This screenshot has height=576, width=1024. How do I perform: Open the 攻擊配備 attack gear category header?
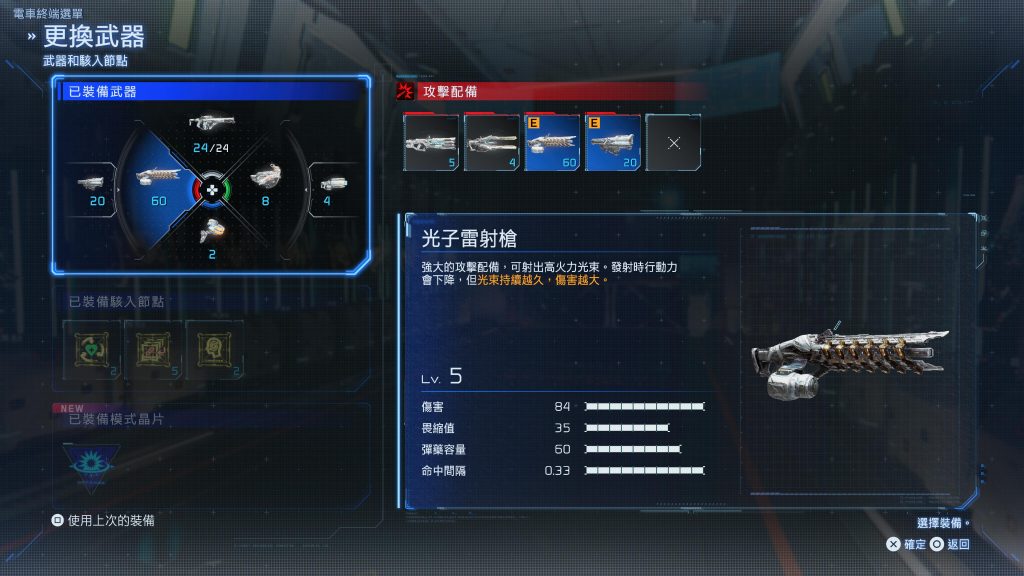pos(550,91)
